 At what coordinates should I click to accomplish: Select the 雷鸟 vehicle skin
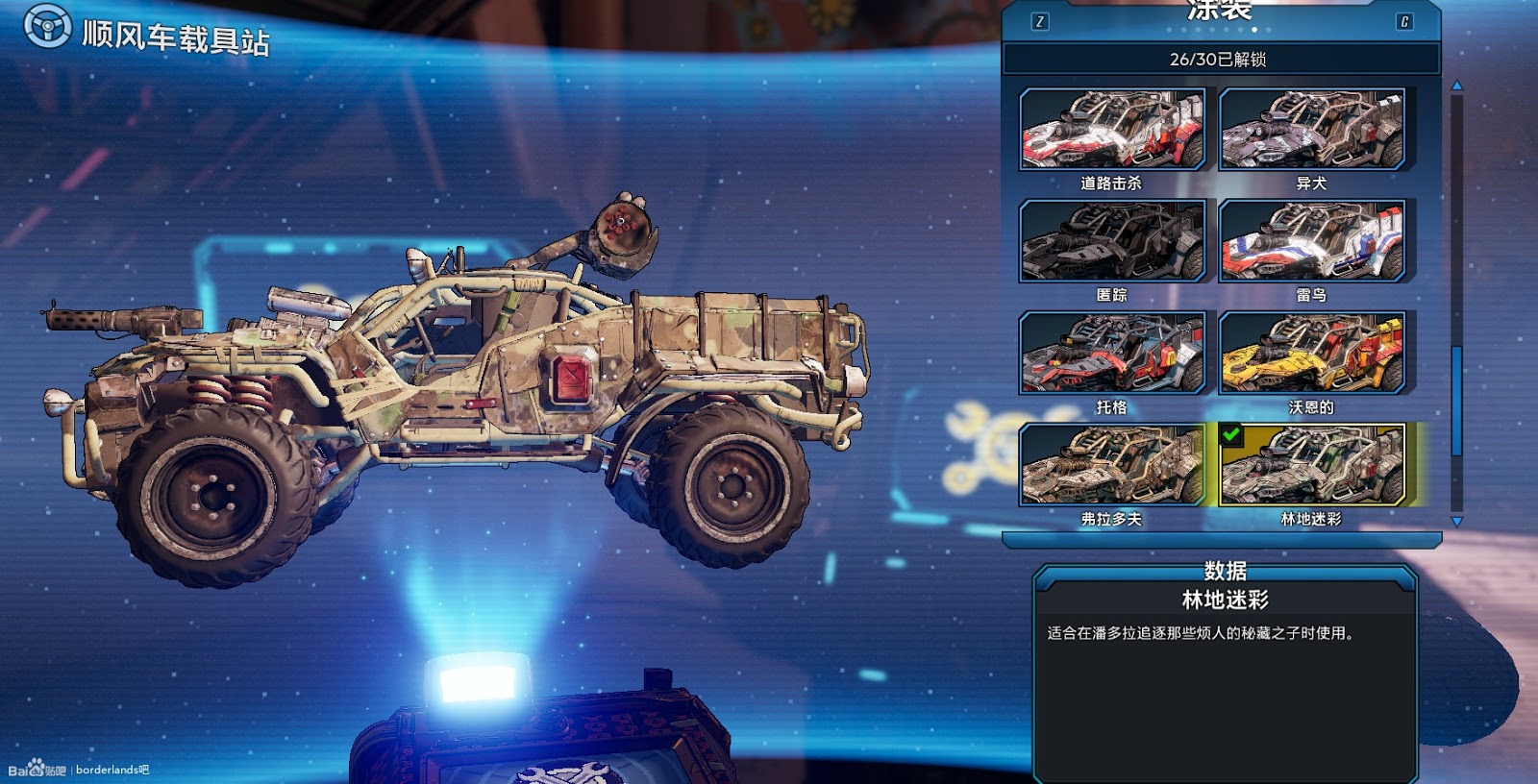(1311, 241)
